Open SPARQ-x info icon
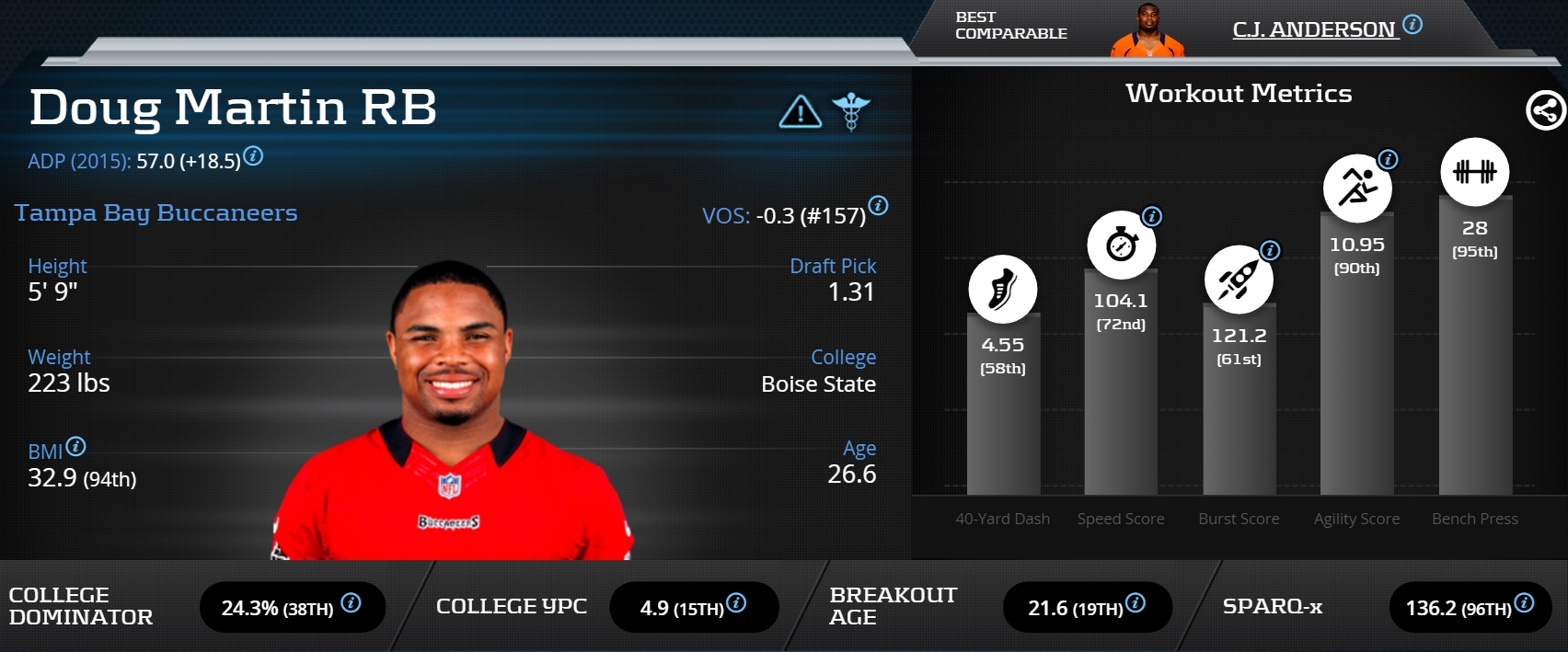Image resolution: width=1568 pixels, height=652 pixels. (1525, 603)
